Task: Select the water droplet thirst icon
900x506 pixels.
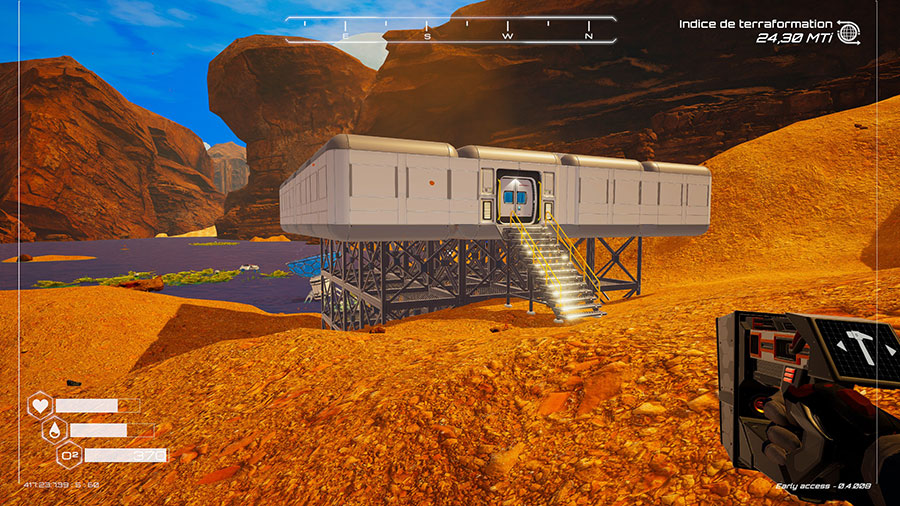Action: (x=55, y=431)
